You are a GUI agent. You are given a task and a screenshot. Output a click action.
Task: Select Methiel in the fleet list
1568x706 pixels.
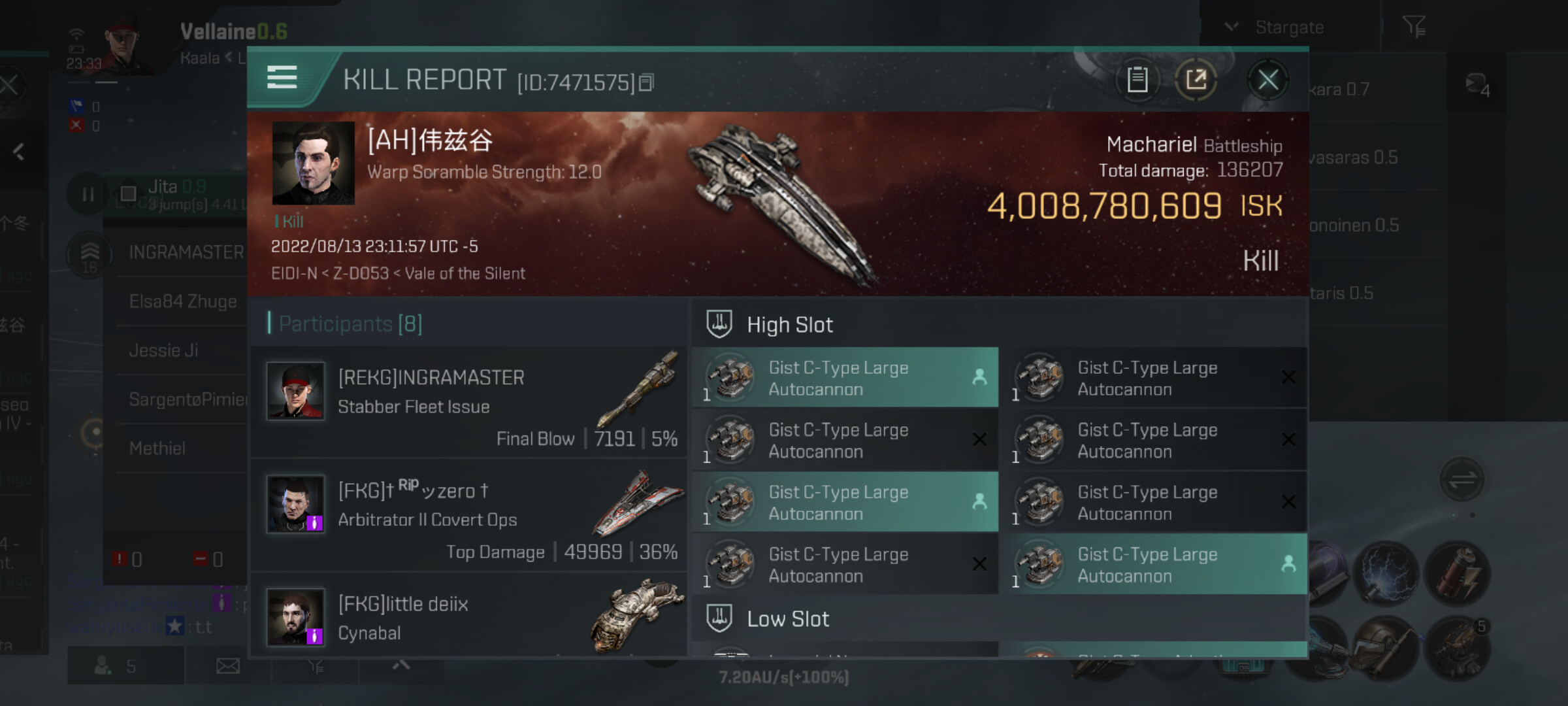pos(157,448)
